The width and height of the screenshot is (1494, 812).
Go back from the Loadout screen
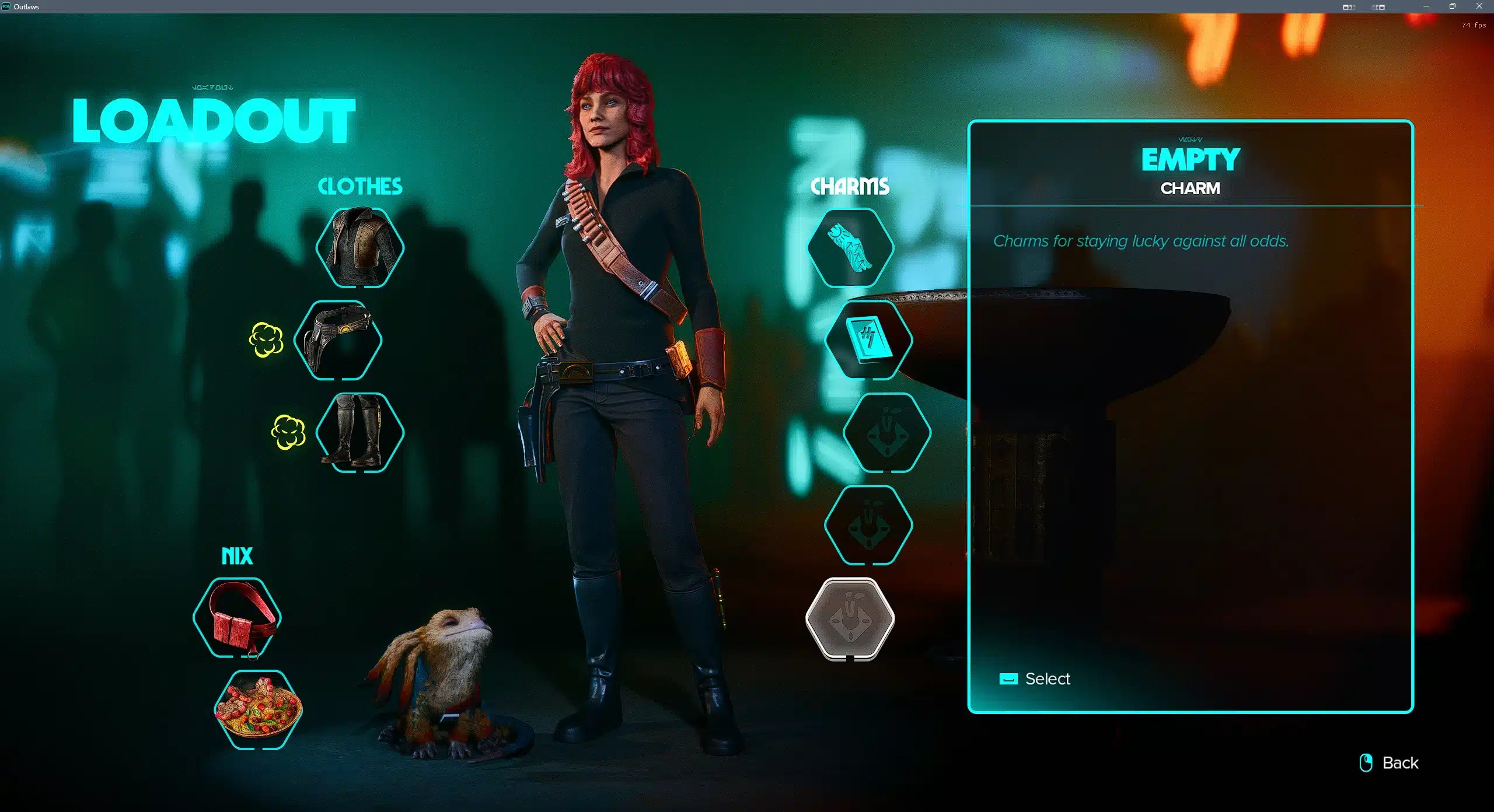point(1390,762)
